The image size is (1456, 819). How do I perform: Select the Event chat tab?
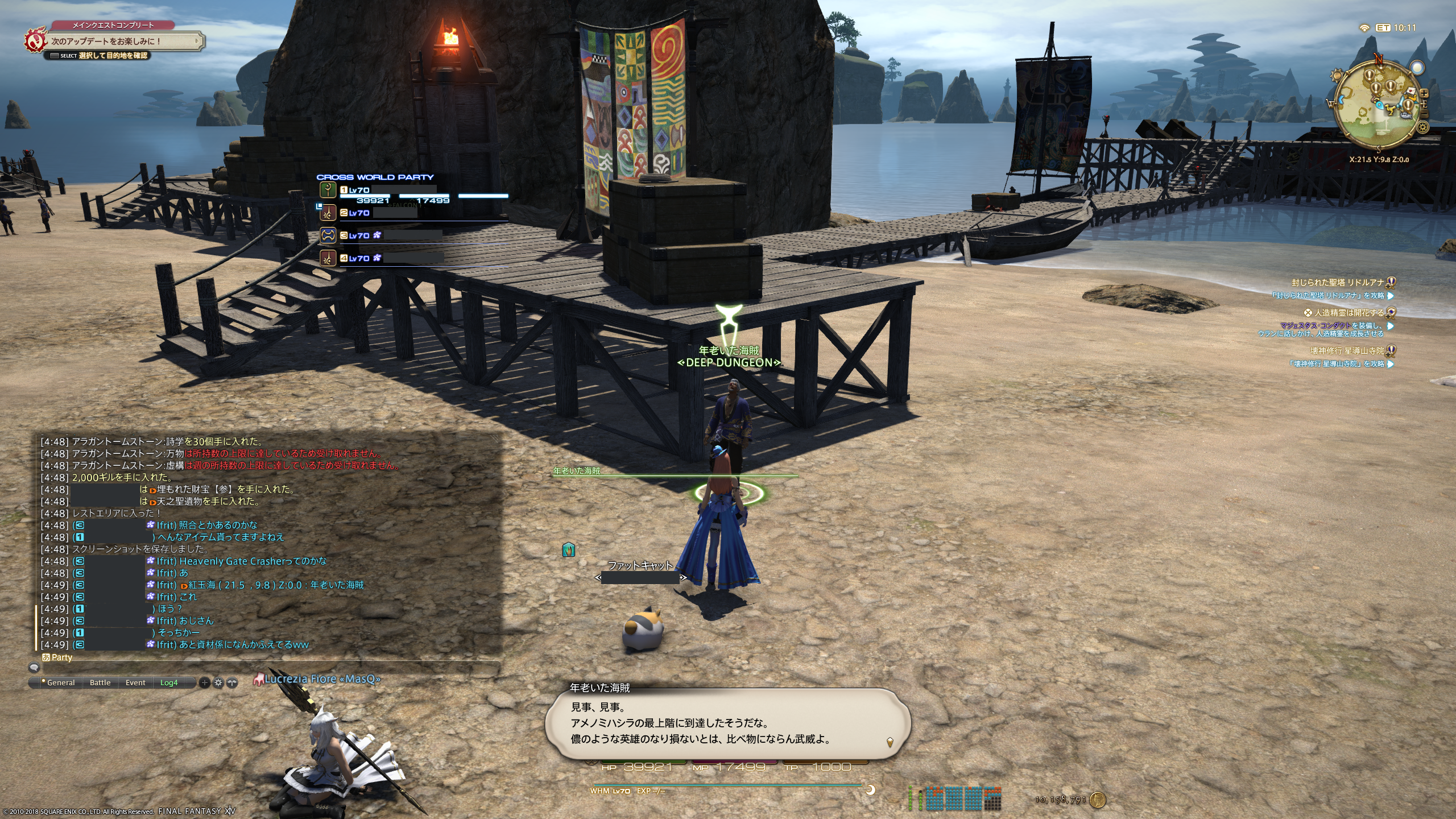pos(135,682)
